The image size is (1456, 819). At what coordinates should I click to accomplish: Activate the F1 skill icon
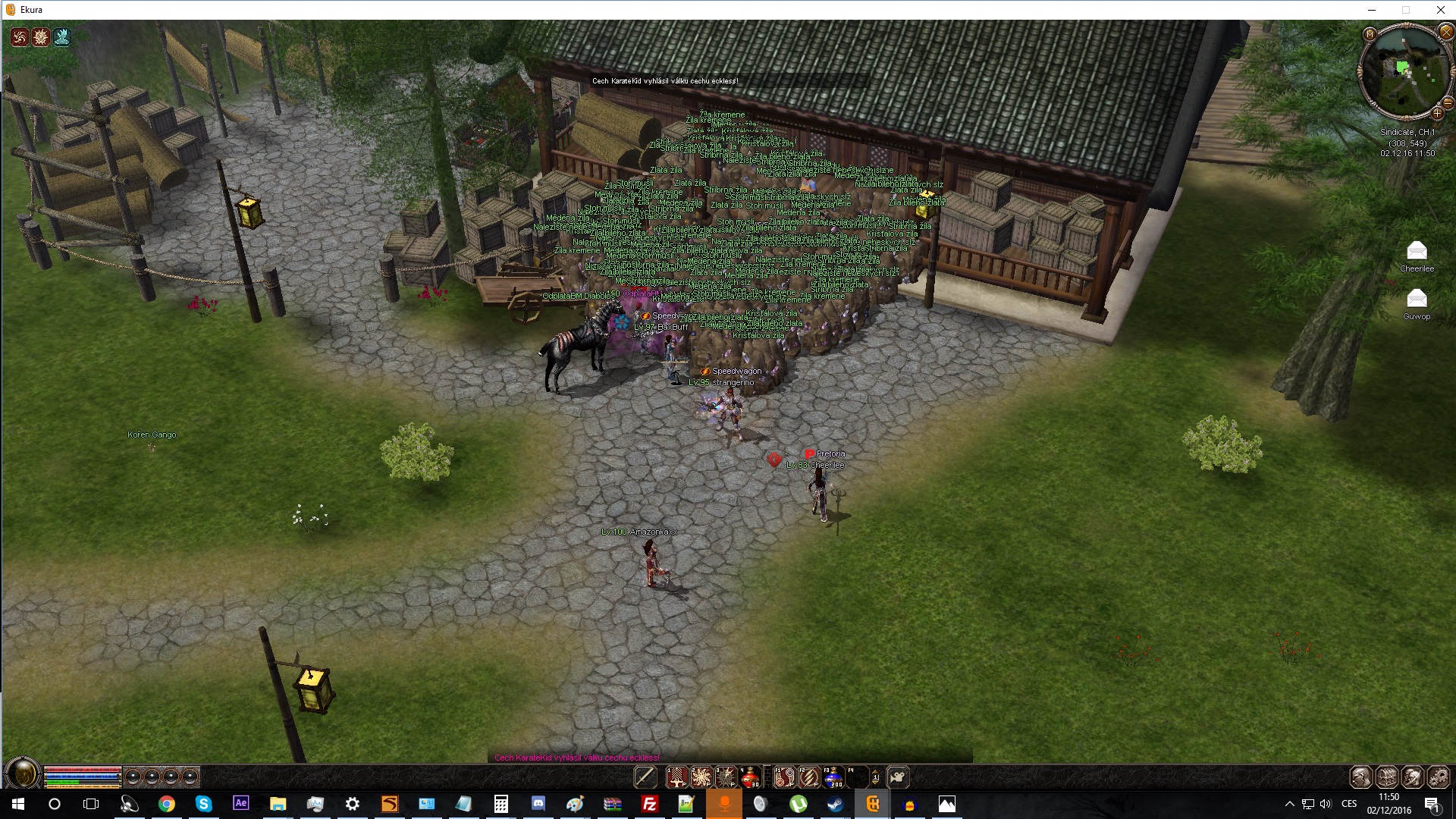click(x=784, y=777)
